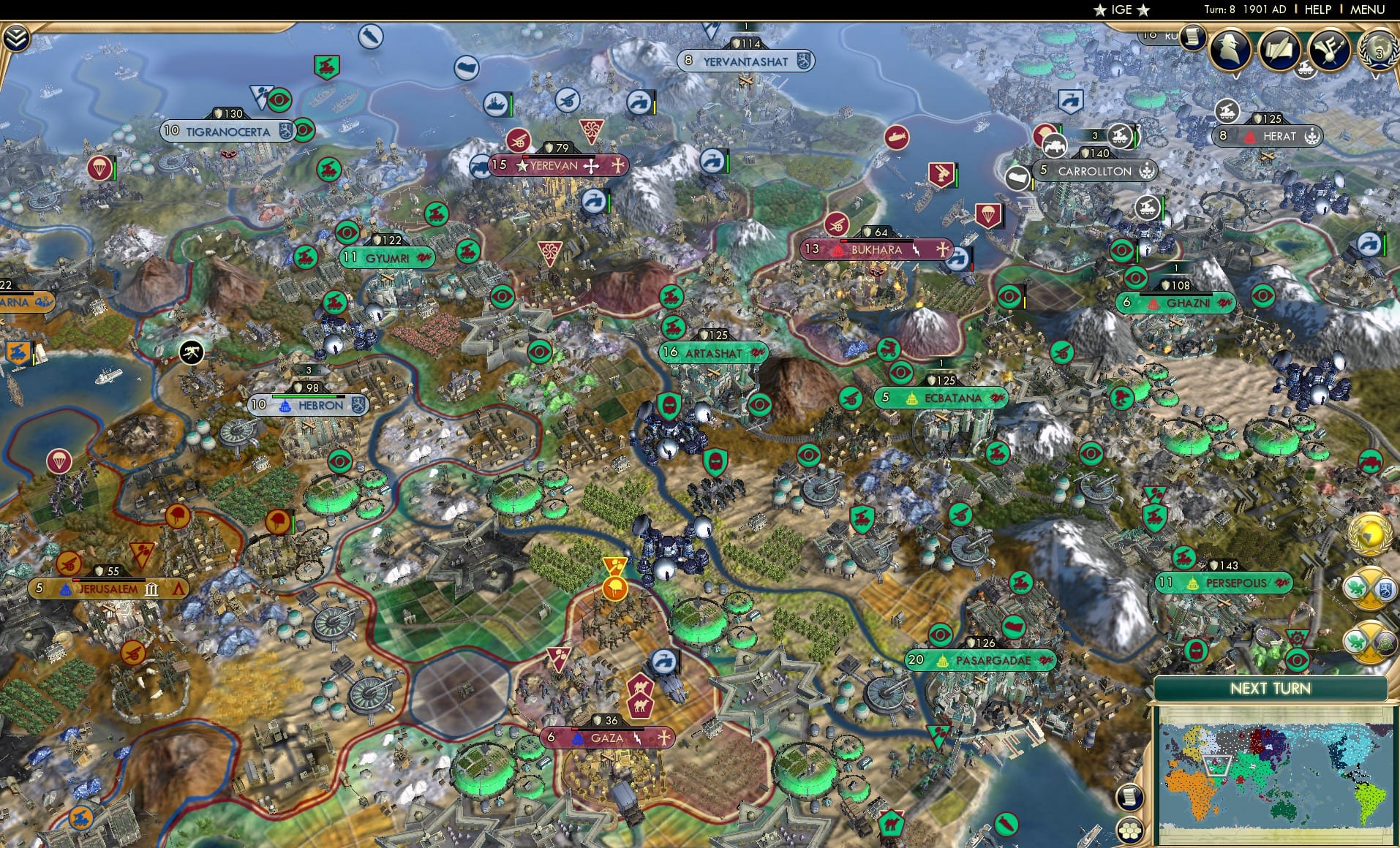This screenshot has width=1400, height=848.
Task: Open the quill-and-scroll diplomacy notification
Action: (1280, 49)
